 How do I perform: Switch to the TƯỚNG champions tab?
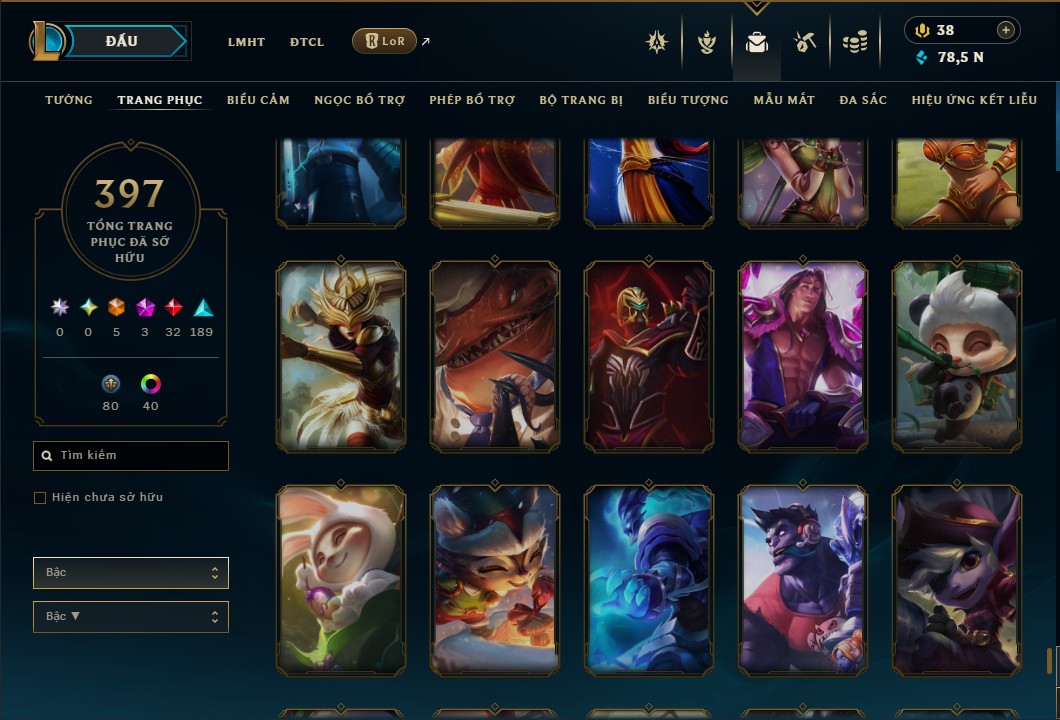tap(69, 100)
